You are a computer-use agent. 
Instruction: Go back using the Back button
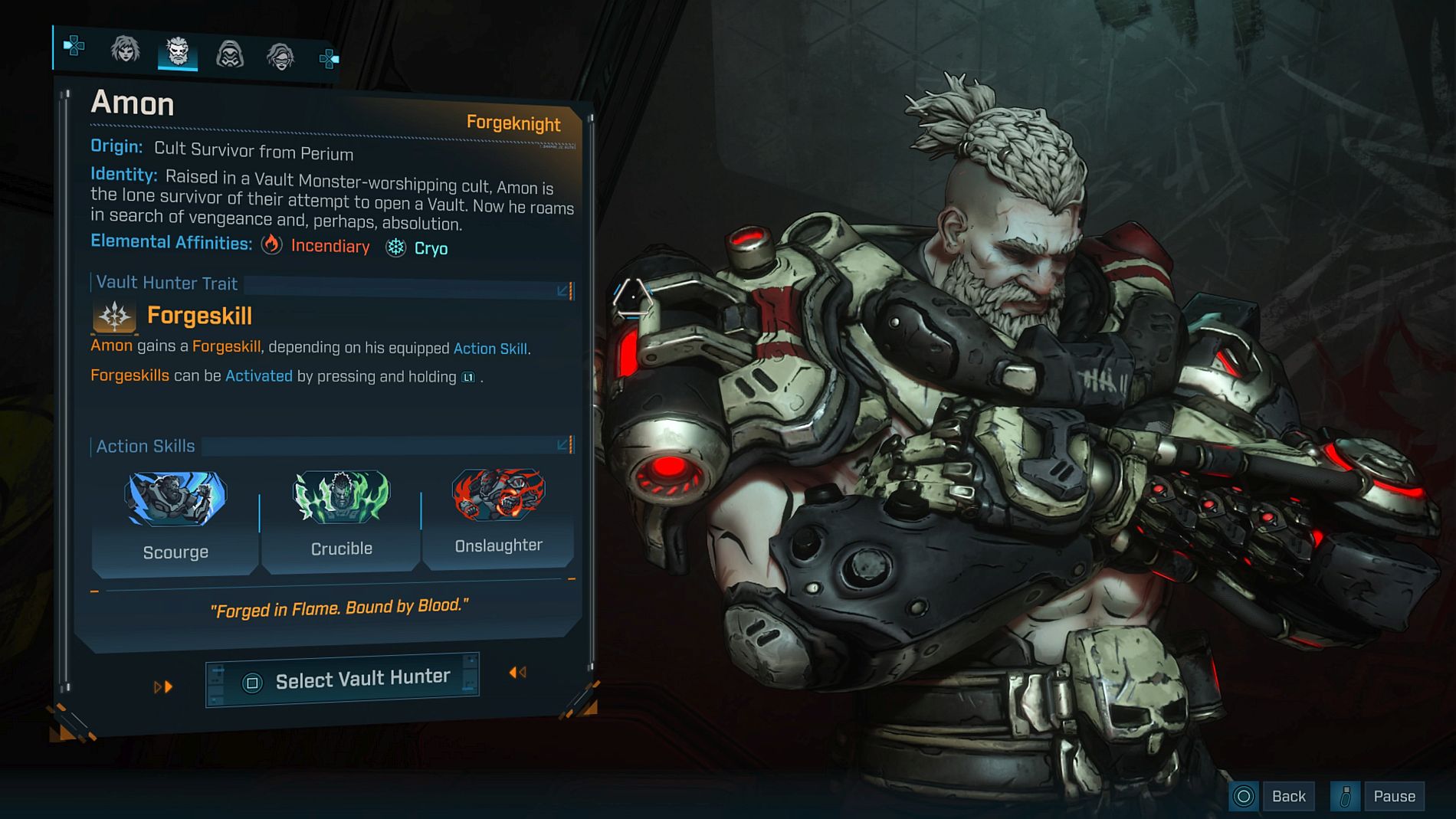click(x=1272, y=796)
